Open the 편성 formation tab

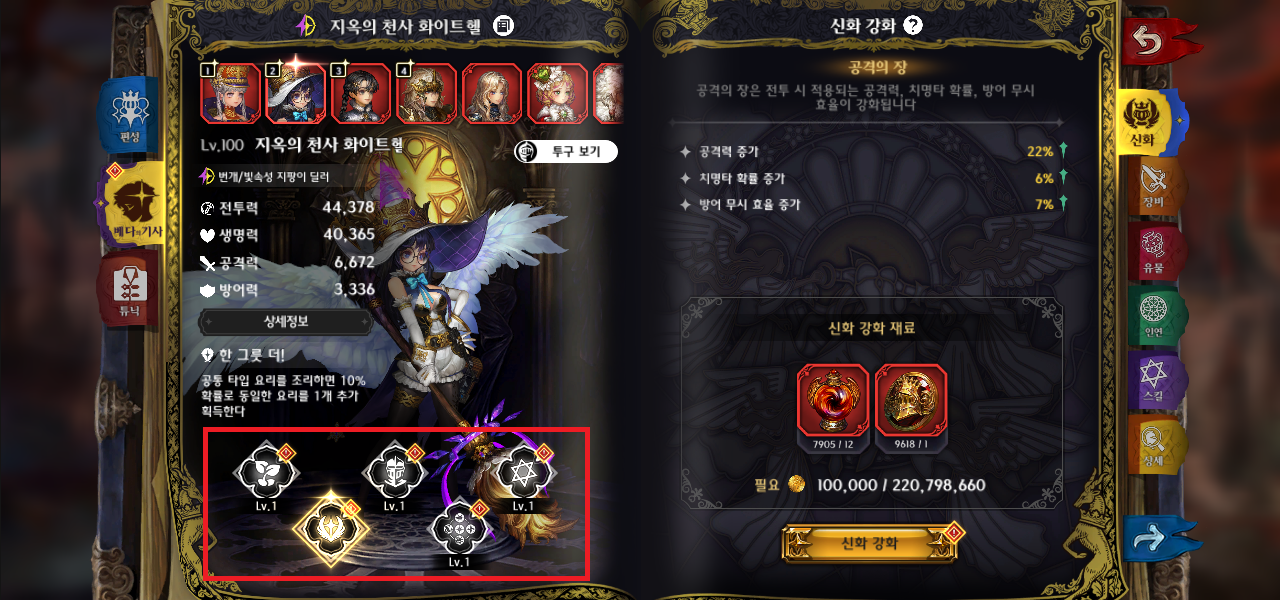[x=129, y=113]
